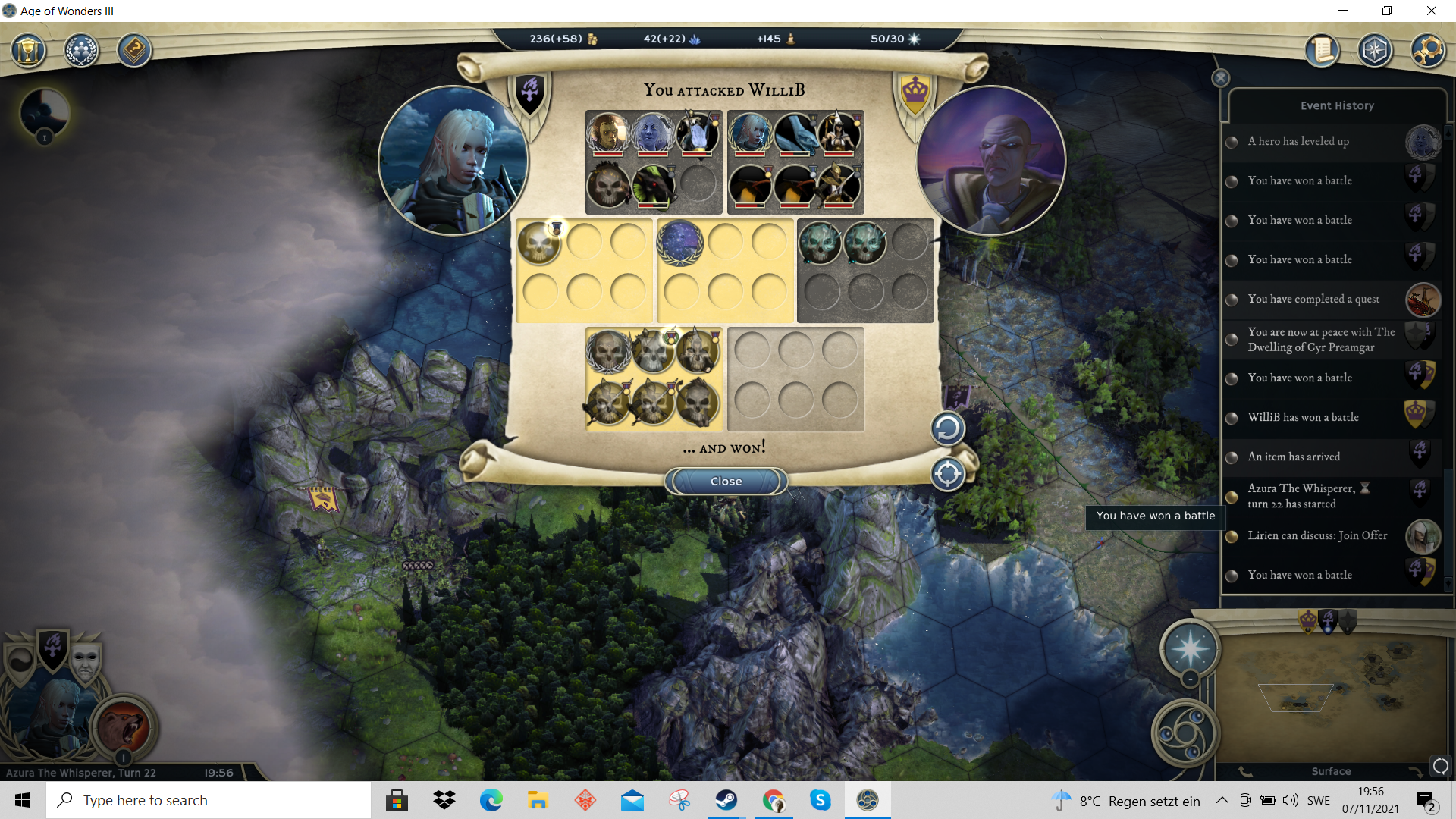Select 'WilliB has won a battle' event
The image size is (1456, 819).
[1303, 417]
